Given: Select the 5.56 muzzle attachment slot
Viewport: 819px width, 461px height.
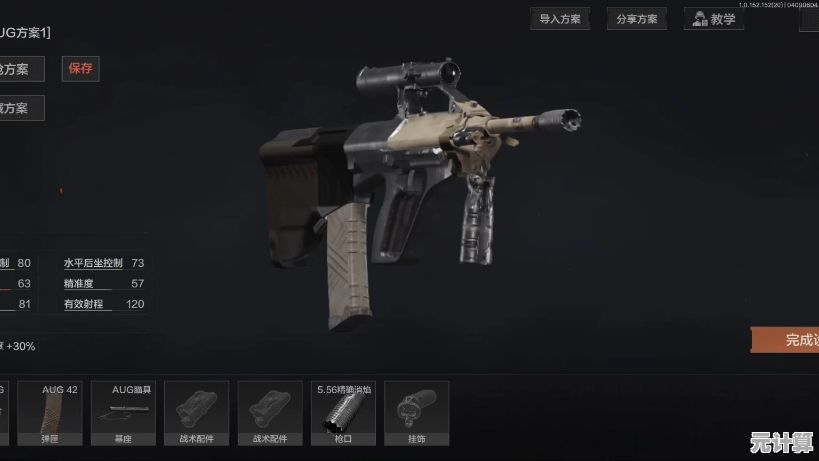Looking at the screenshot, I should pyautogui.click(x=343, y=412).
